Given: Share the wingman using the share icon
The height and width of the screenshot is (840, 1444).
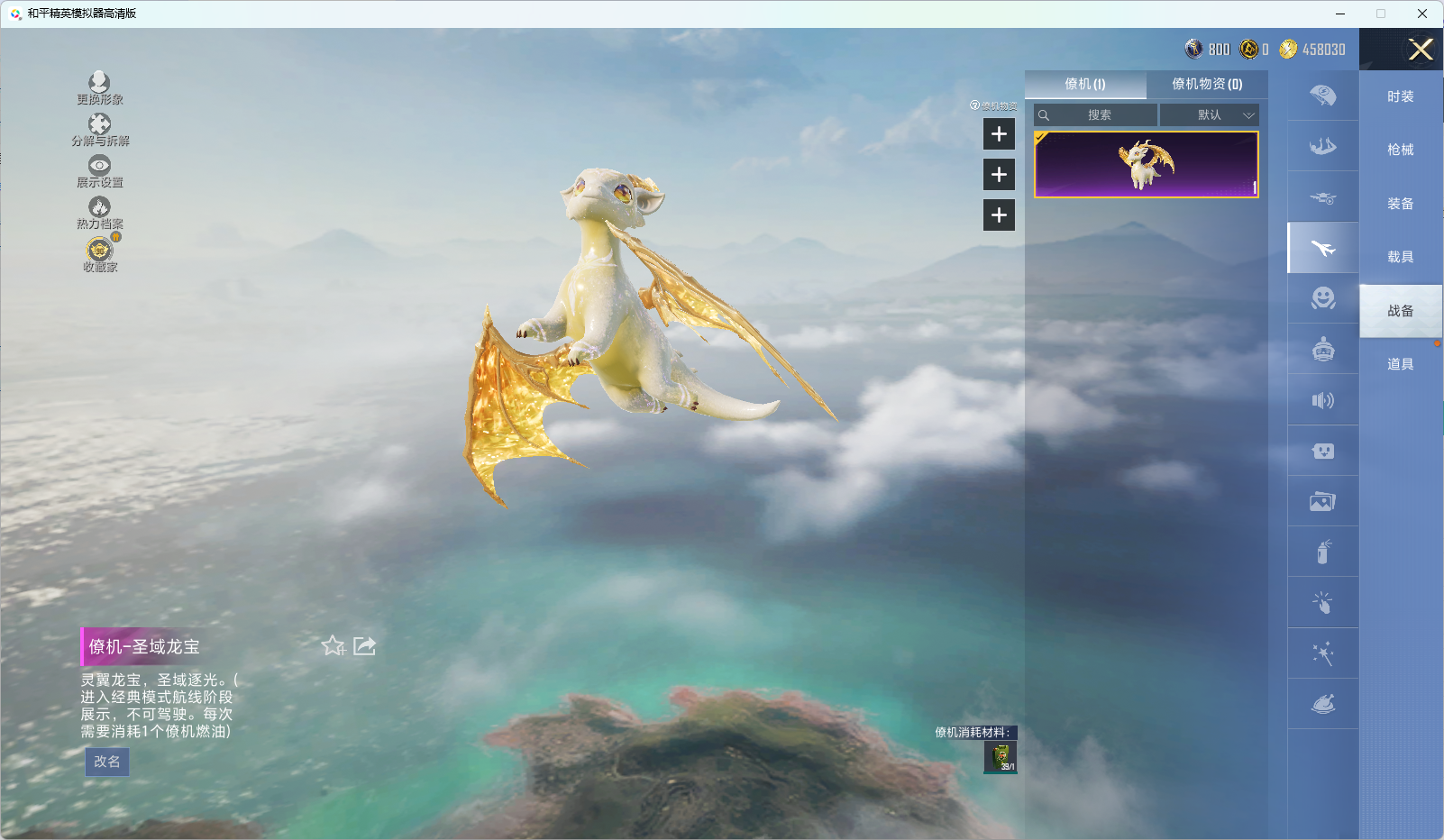Looking at the screenshot, I should click(x=364, y=645).
